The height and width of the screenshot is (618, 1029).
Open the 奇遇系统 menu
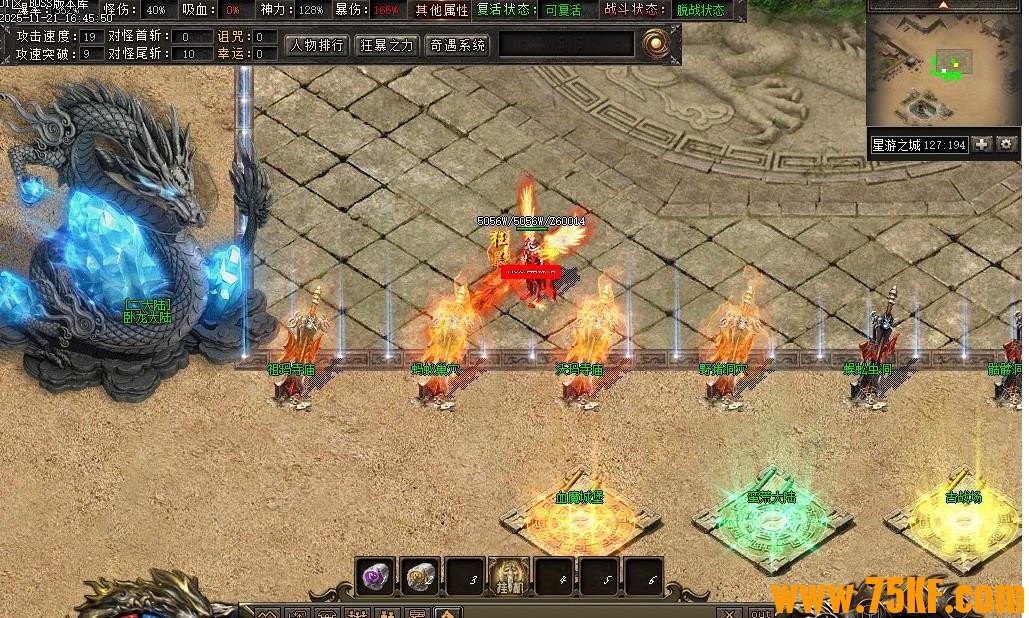coord(457,45)
